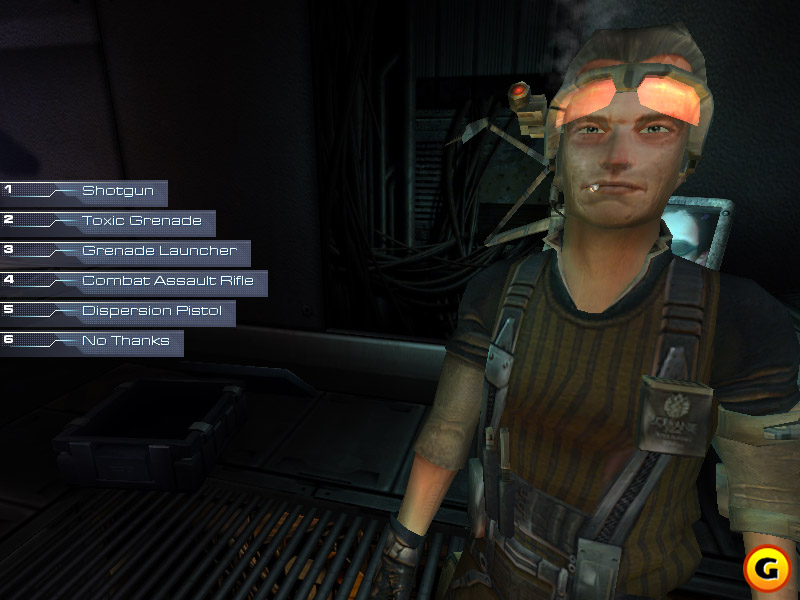
Task: Decline with the No Thanks reply
Action: pyautogui.click(x=125, y=341)
